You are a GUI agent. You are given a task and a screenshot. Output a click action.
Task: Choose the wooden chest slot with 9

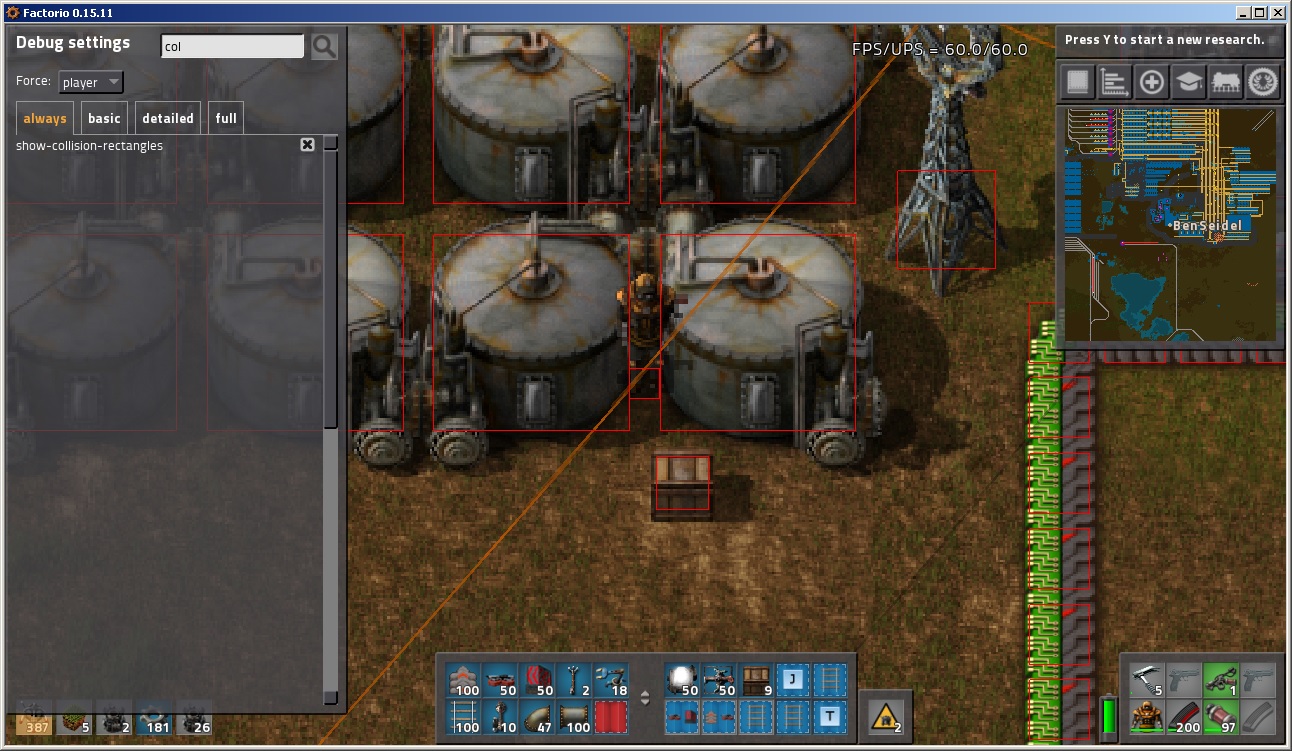(x=757, y=680)
